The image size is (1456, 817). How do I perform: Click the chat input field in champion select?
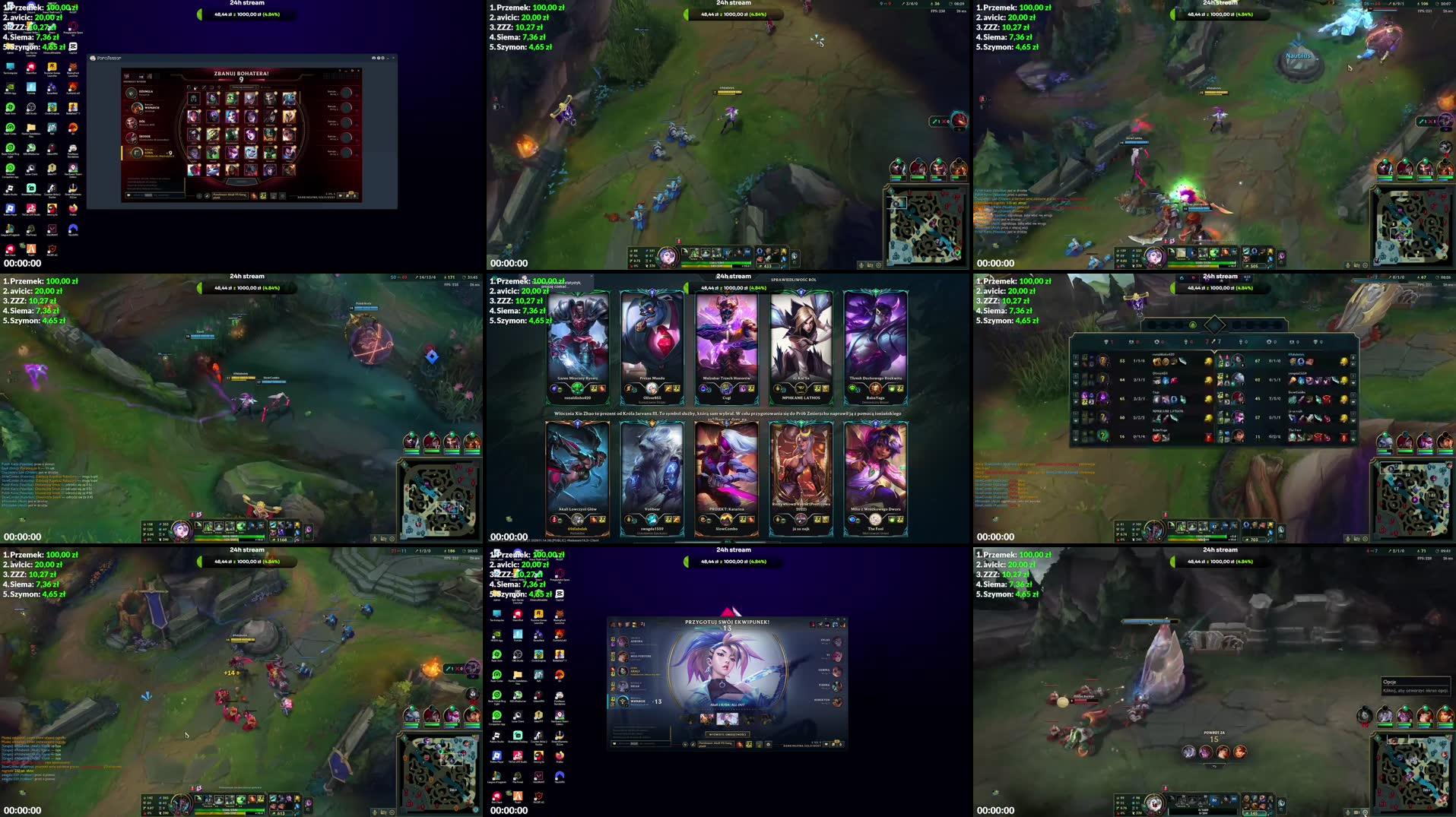coord(155,195)
